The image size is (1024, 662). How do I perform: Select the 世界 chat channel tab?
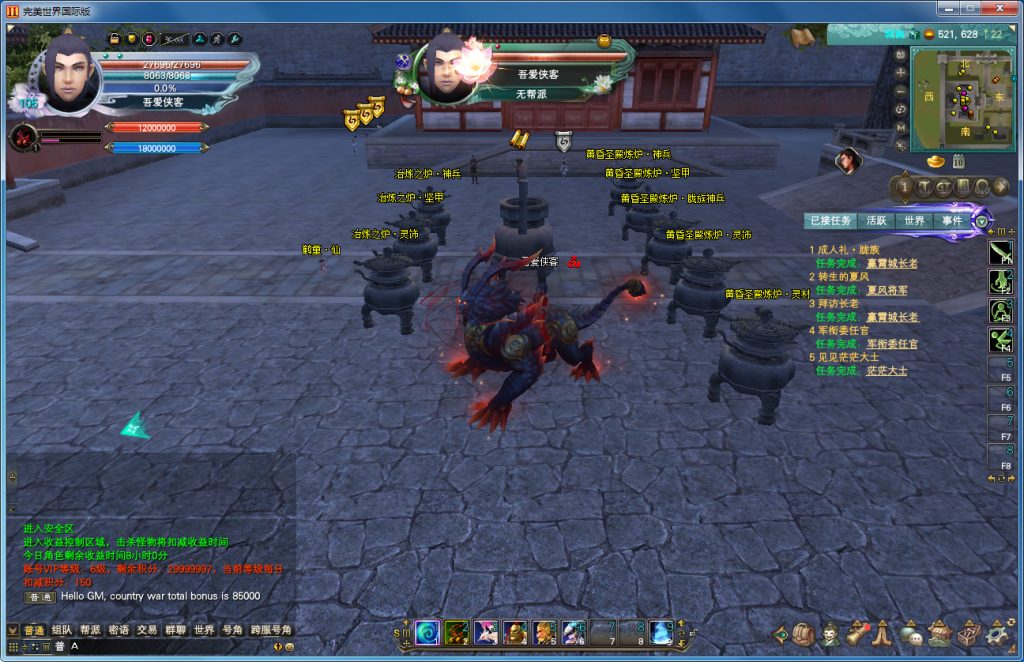click(204, 630)
